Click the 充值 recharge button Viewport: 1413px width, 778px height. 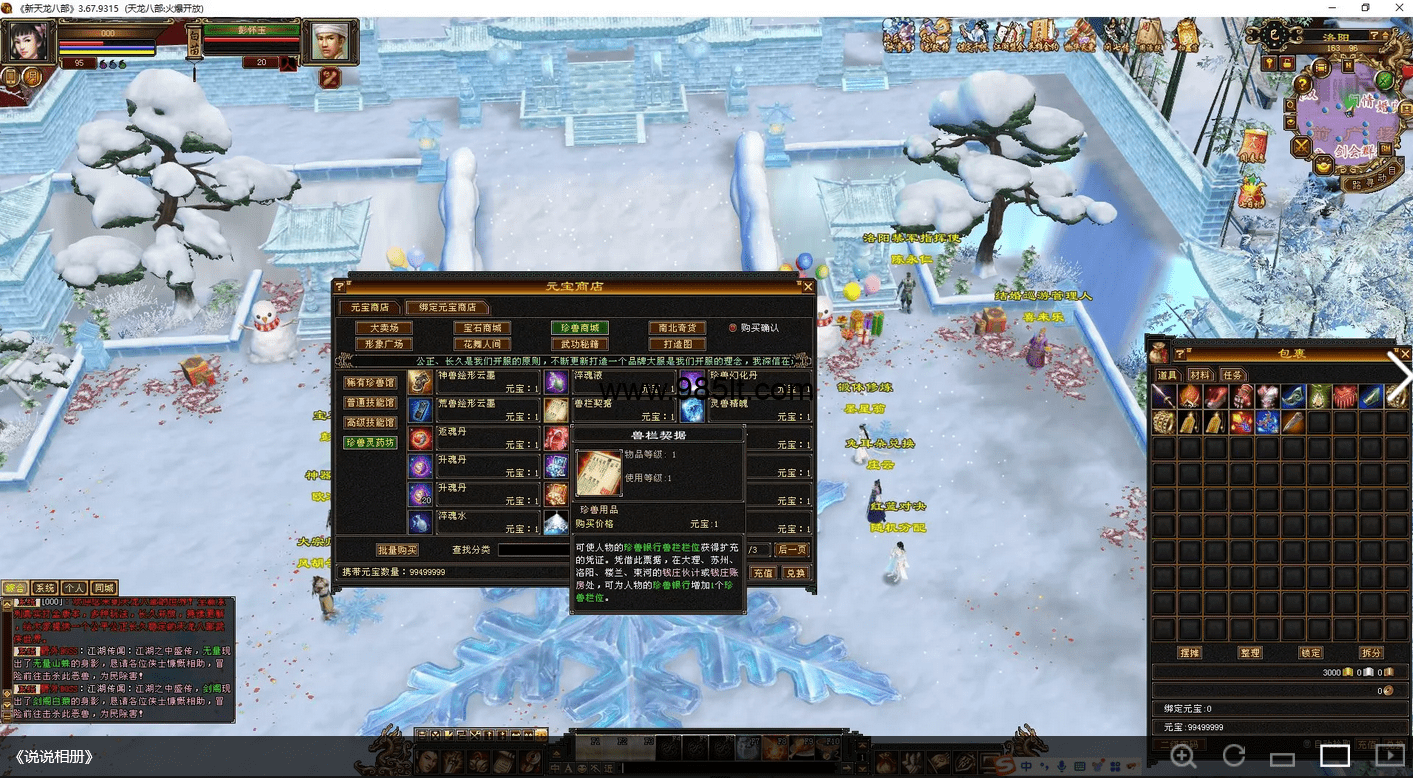click(764, 573)
